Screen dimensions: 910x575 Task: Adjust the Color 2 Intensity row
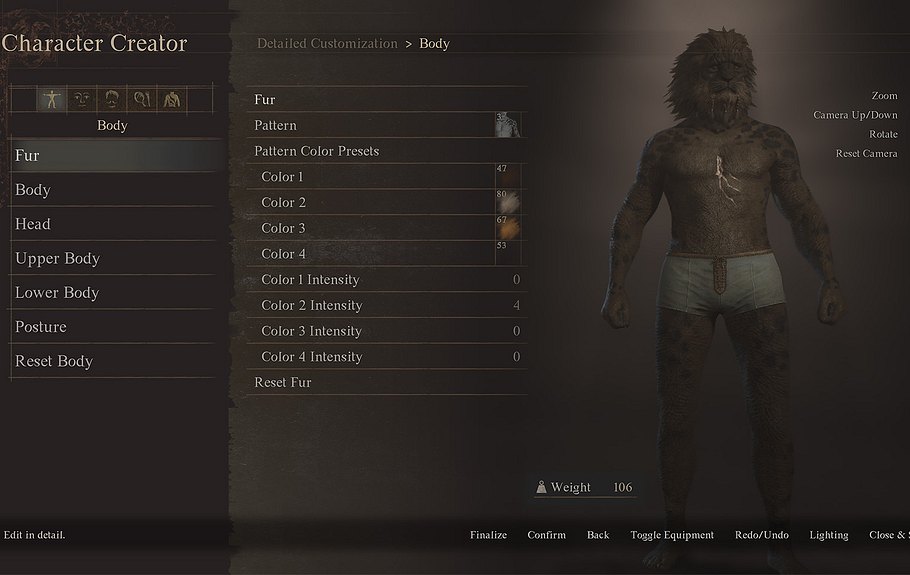[386, 305]
